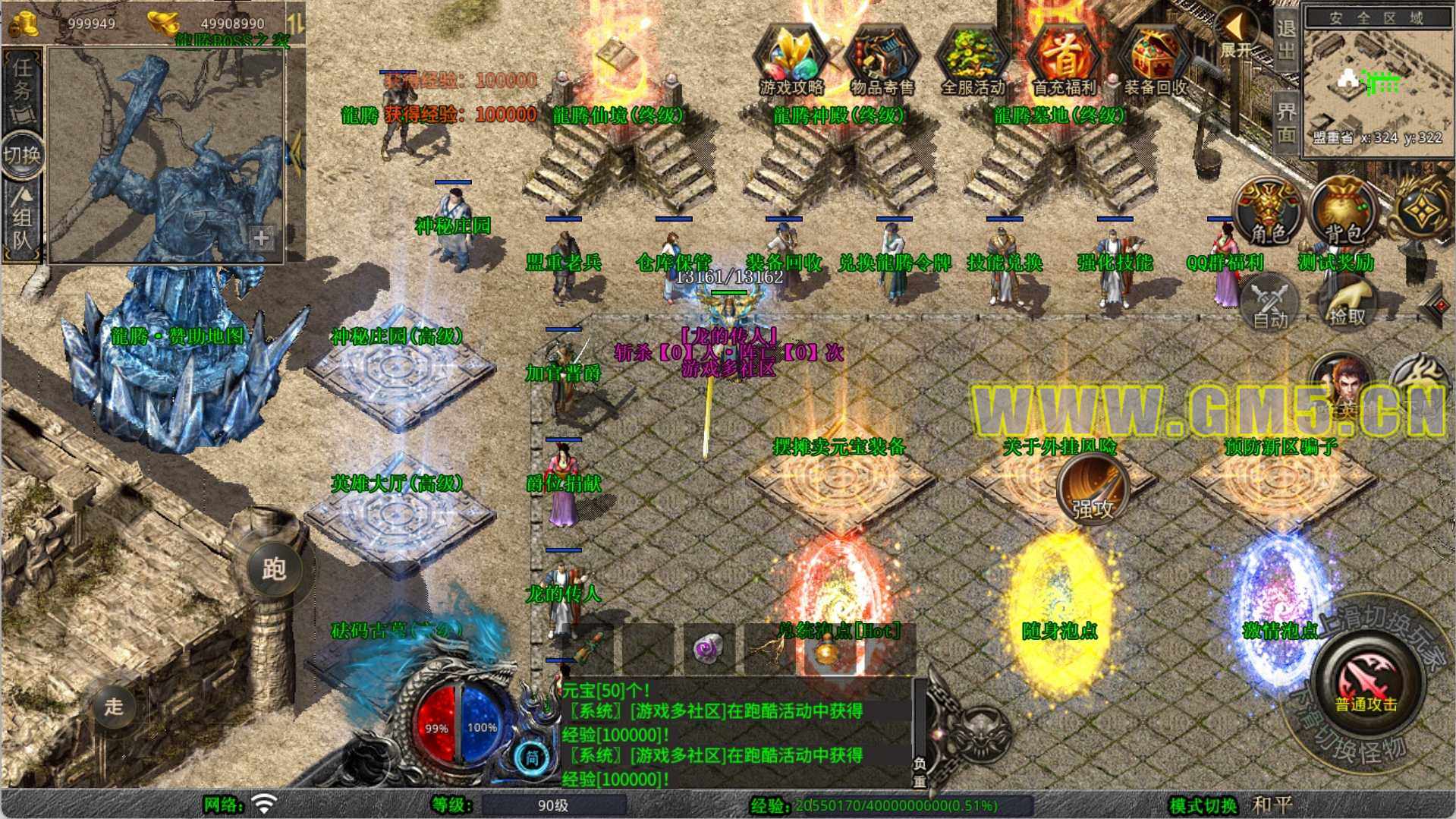This screenshot has height=819, width=1456.
Task: Open the minimap of the safe zone
Action: [x=1378, y=80]
